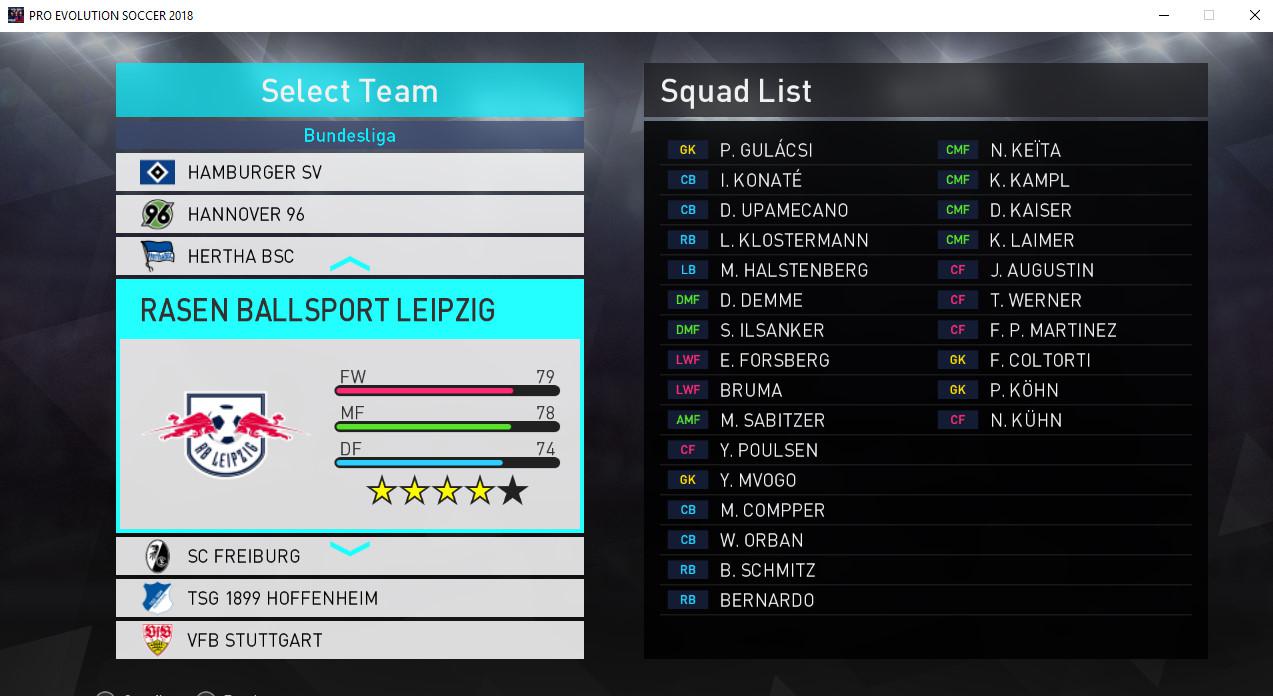Choose SC Freiburg from the list
The width and height of the screenshot is (1273, 696).
349,557
